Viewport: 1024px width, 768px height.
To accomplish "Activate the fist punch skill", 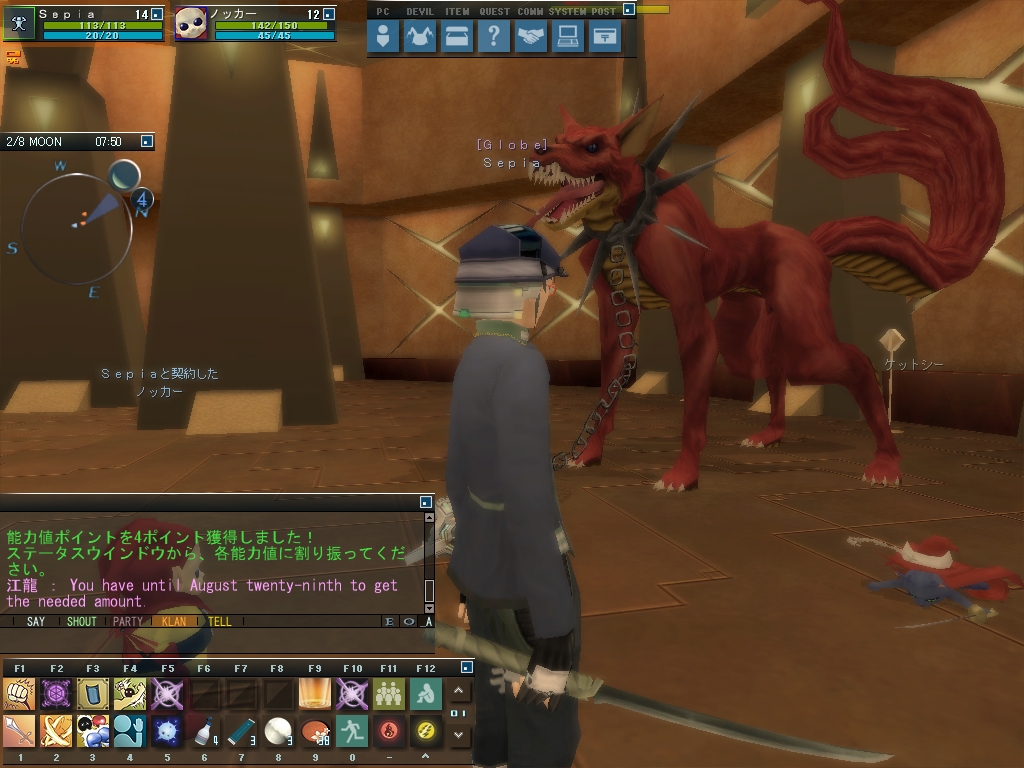I will coord(19,693).
